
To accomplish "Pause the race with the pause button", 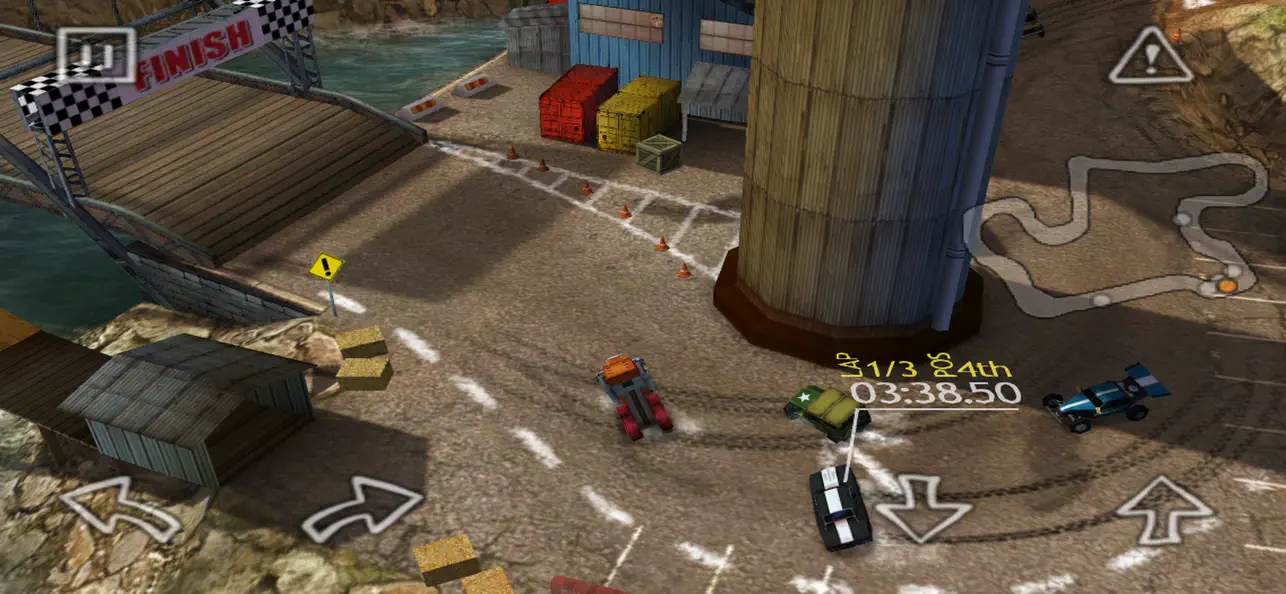I will click(95, 54).
